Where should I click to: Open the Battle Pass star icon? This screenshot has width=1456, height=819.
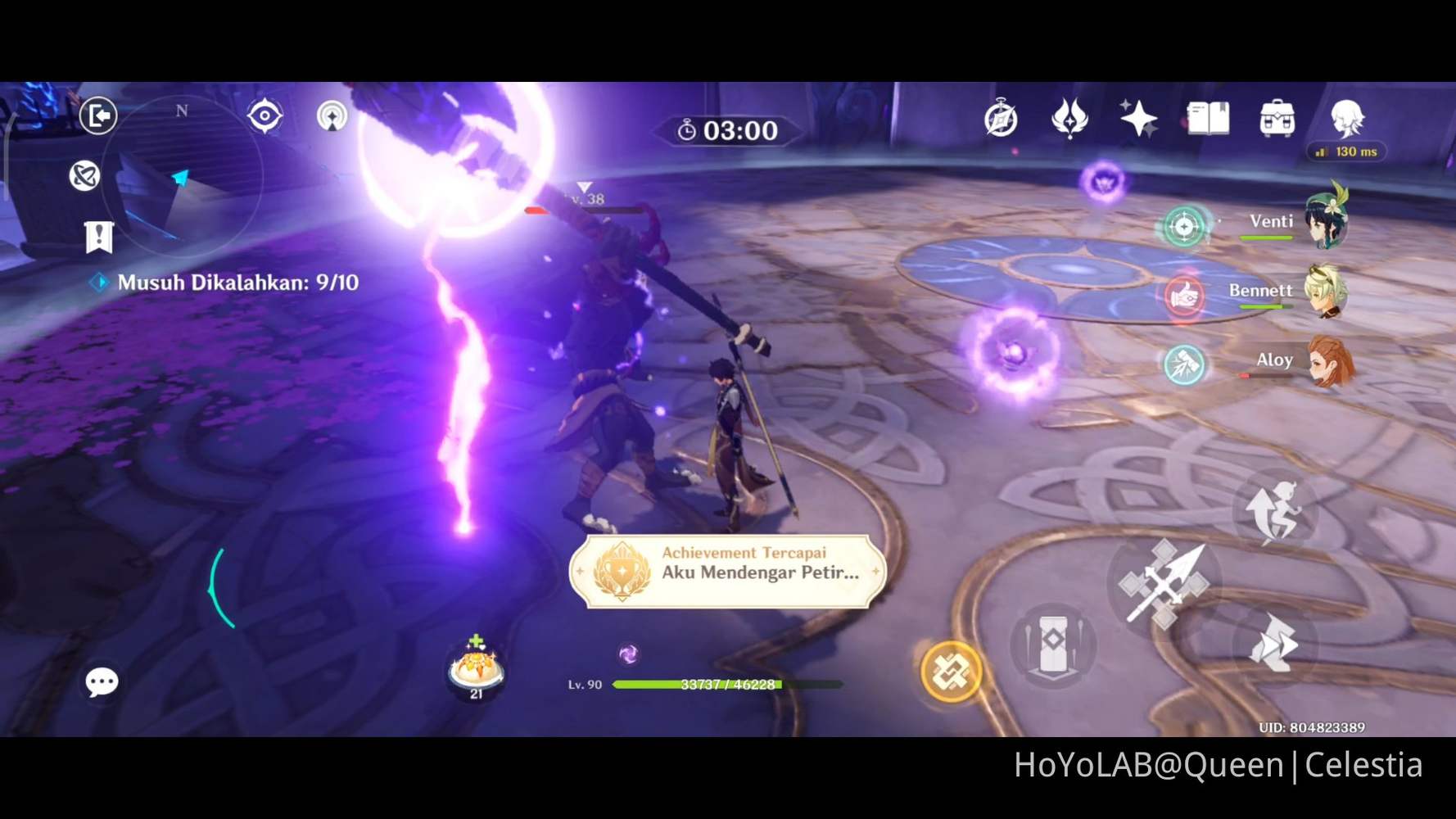pos(1137,118)
